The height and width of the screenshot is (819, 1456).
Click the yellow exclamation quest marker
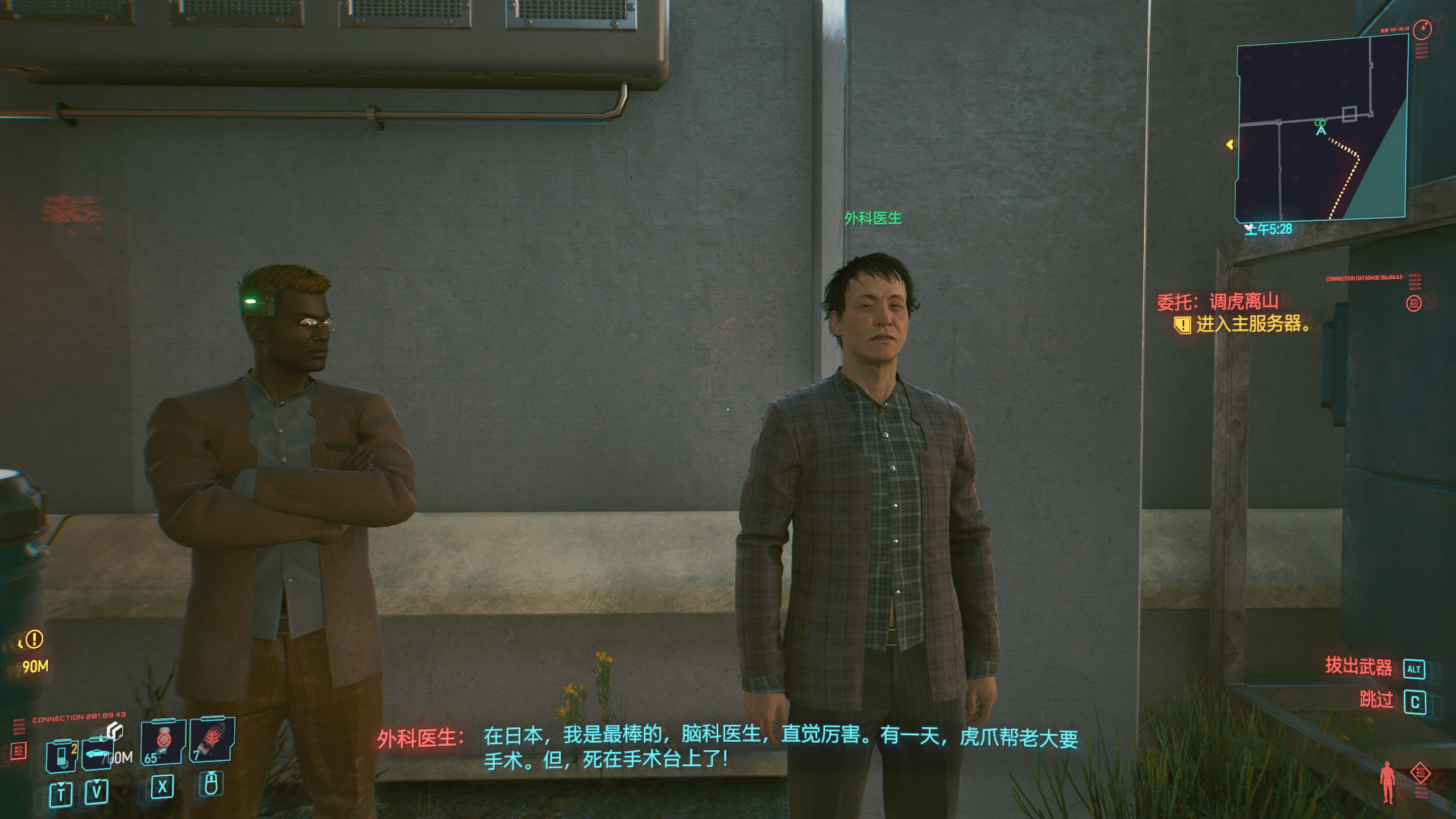34,639
